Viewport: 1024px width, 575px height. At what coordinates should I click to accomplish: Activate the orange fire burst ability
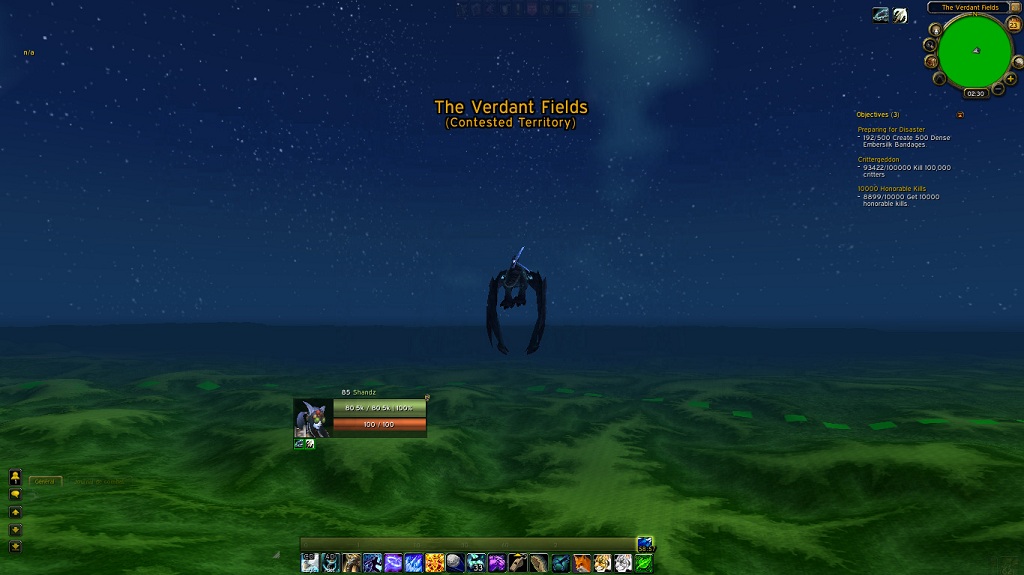pos(434,563)
